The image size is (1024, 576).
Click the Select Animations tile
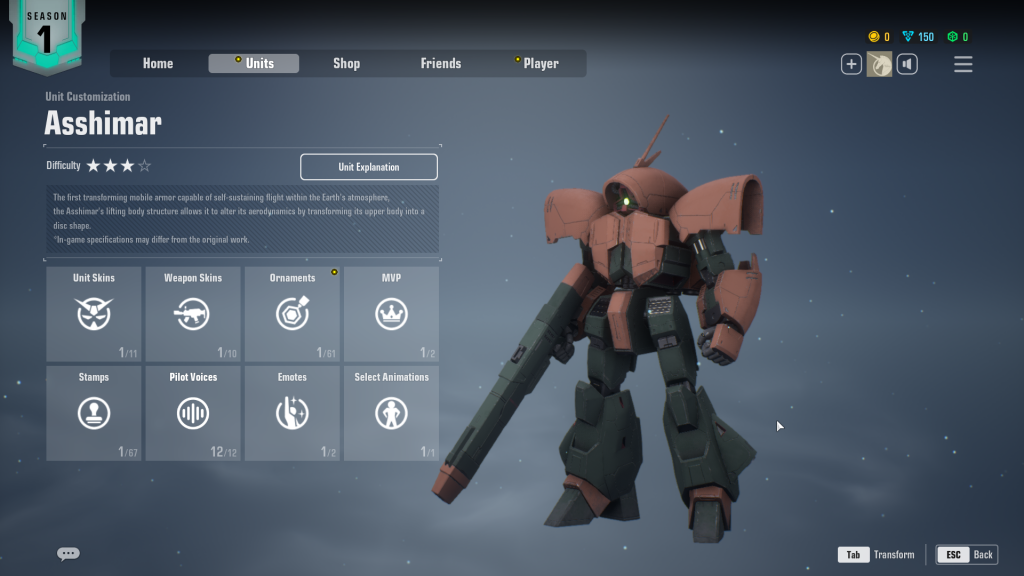click(391, 413)
